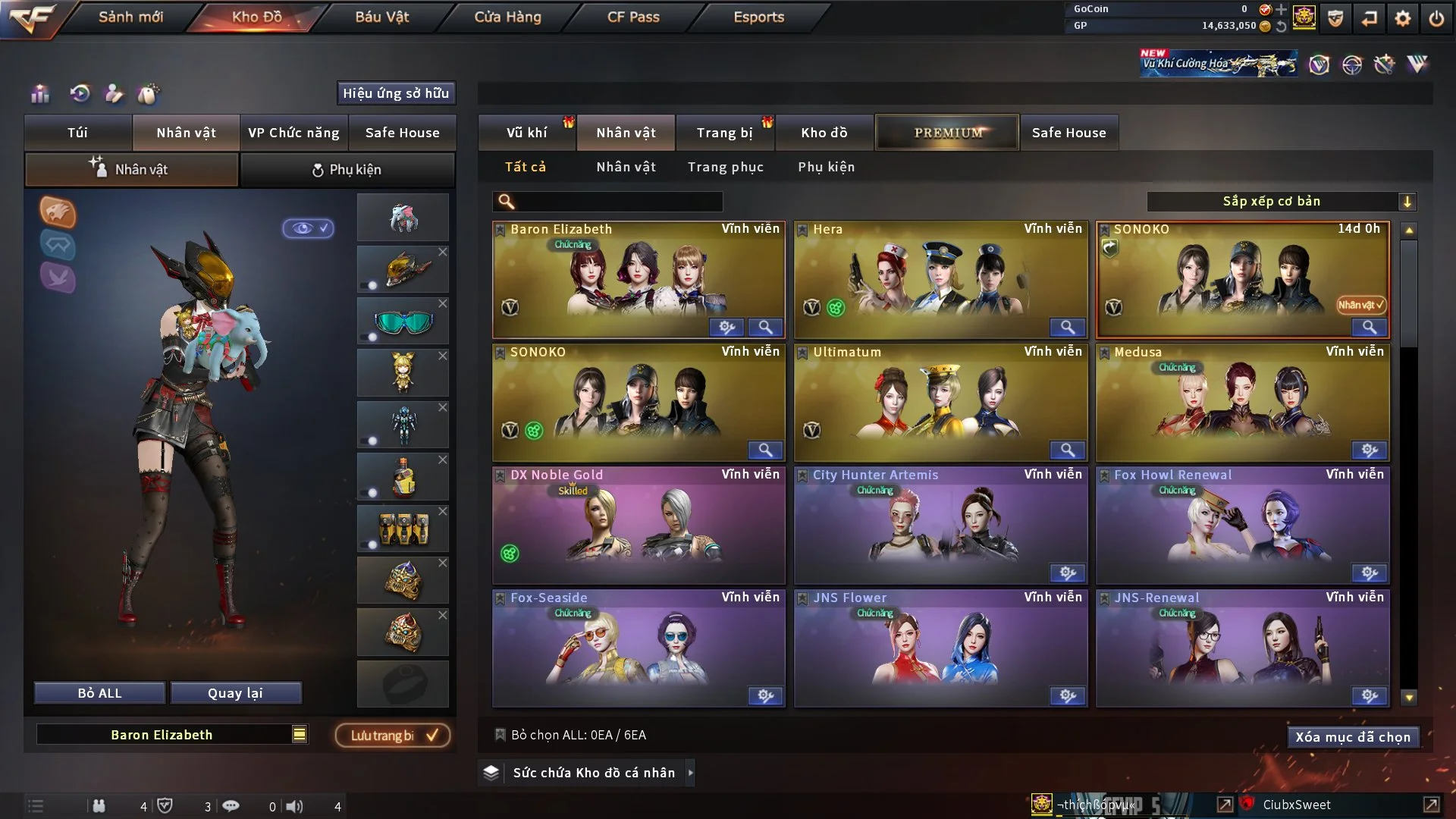Select the Hera character card
The height and width of the screenshot is (819, 1456).
[940, 277]
